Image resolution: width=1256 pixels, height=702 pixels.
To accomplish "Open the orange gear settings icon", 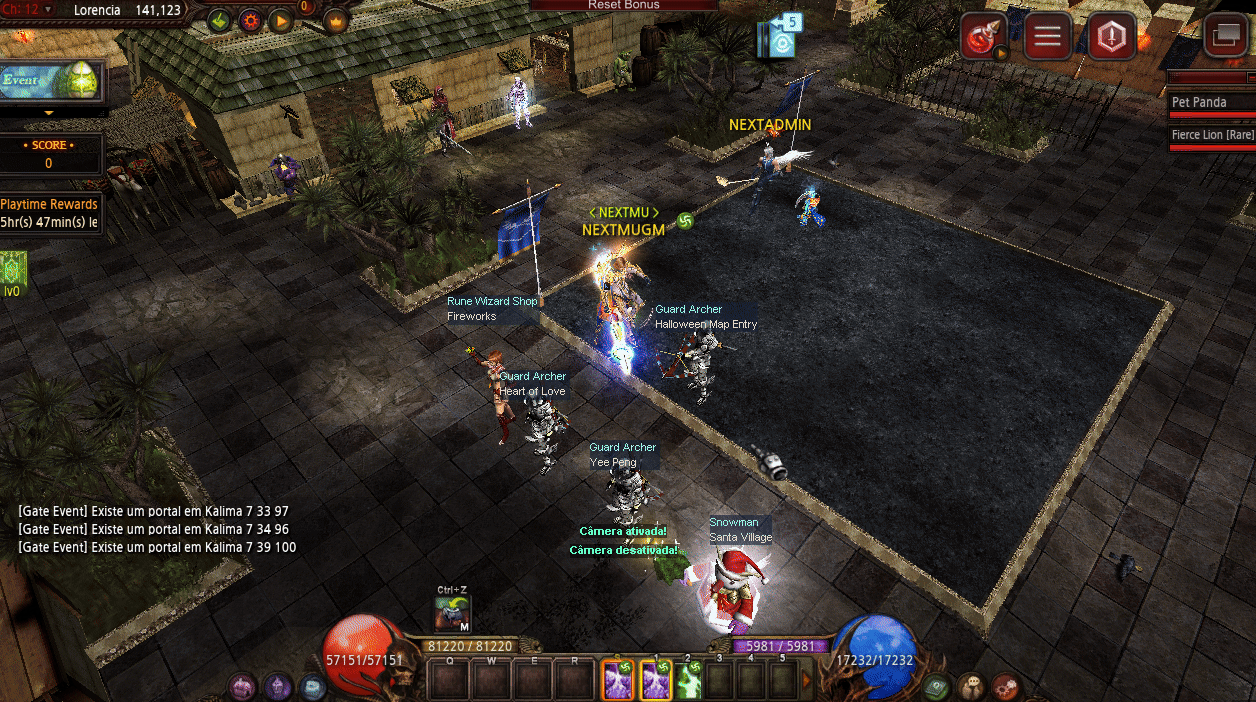I will (250, 20).
